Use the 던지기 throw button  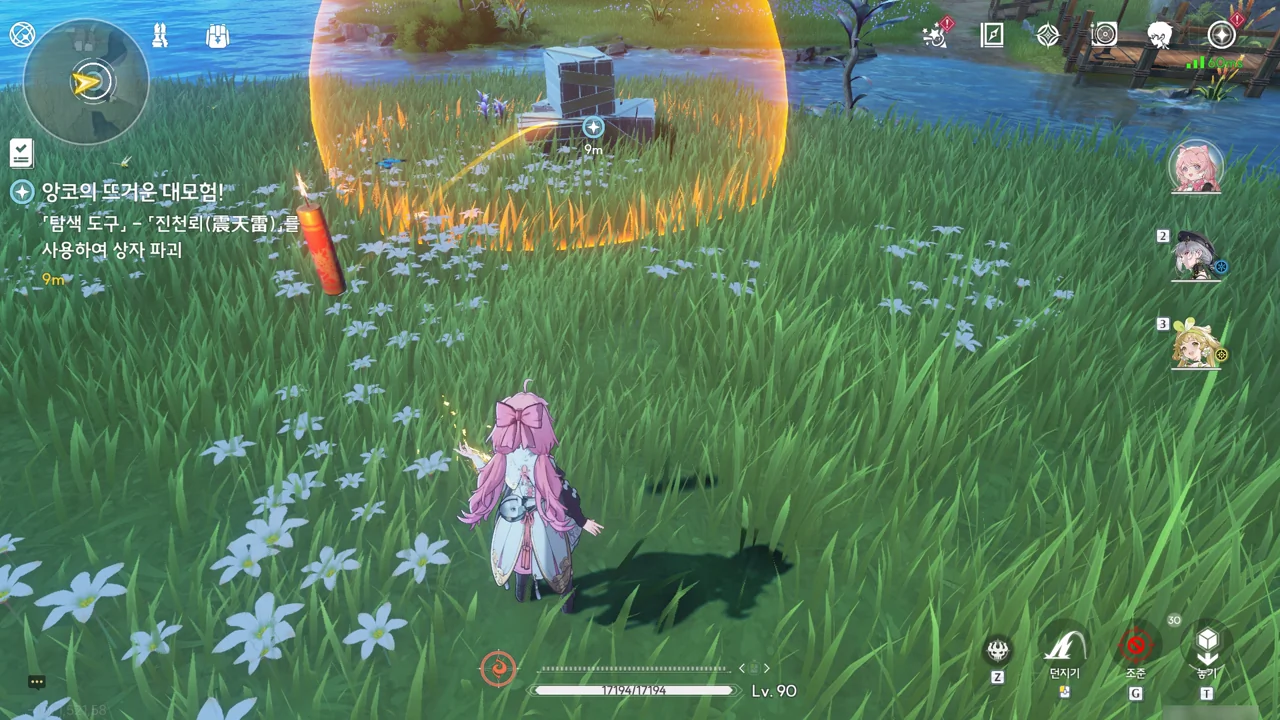[1064, 646]
